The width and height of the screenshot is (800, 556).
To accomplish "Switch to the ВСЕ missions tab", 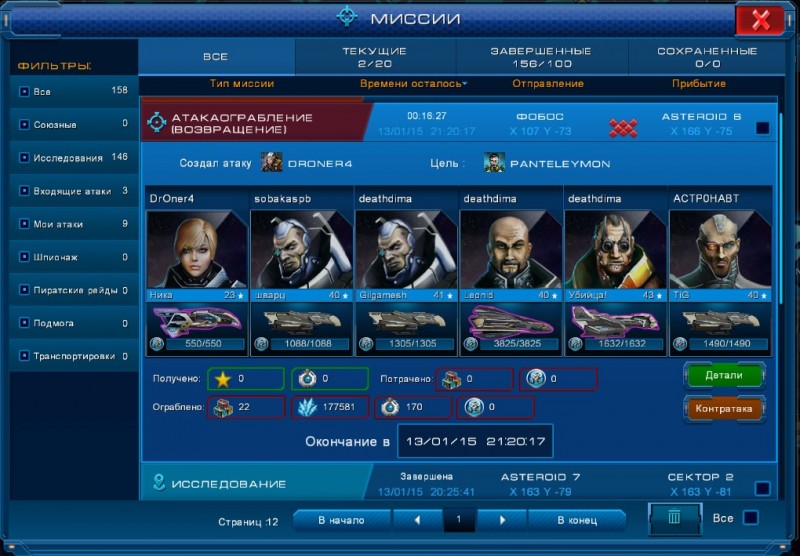I will [x=215, y=57].
